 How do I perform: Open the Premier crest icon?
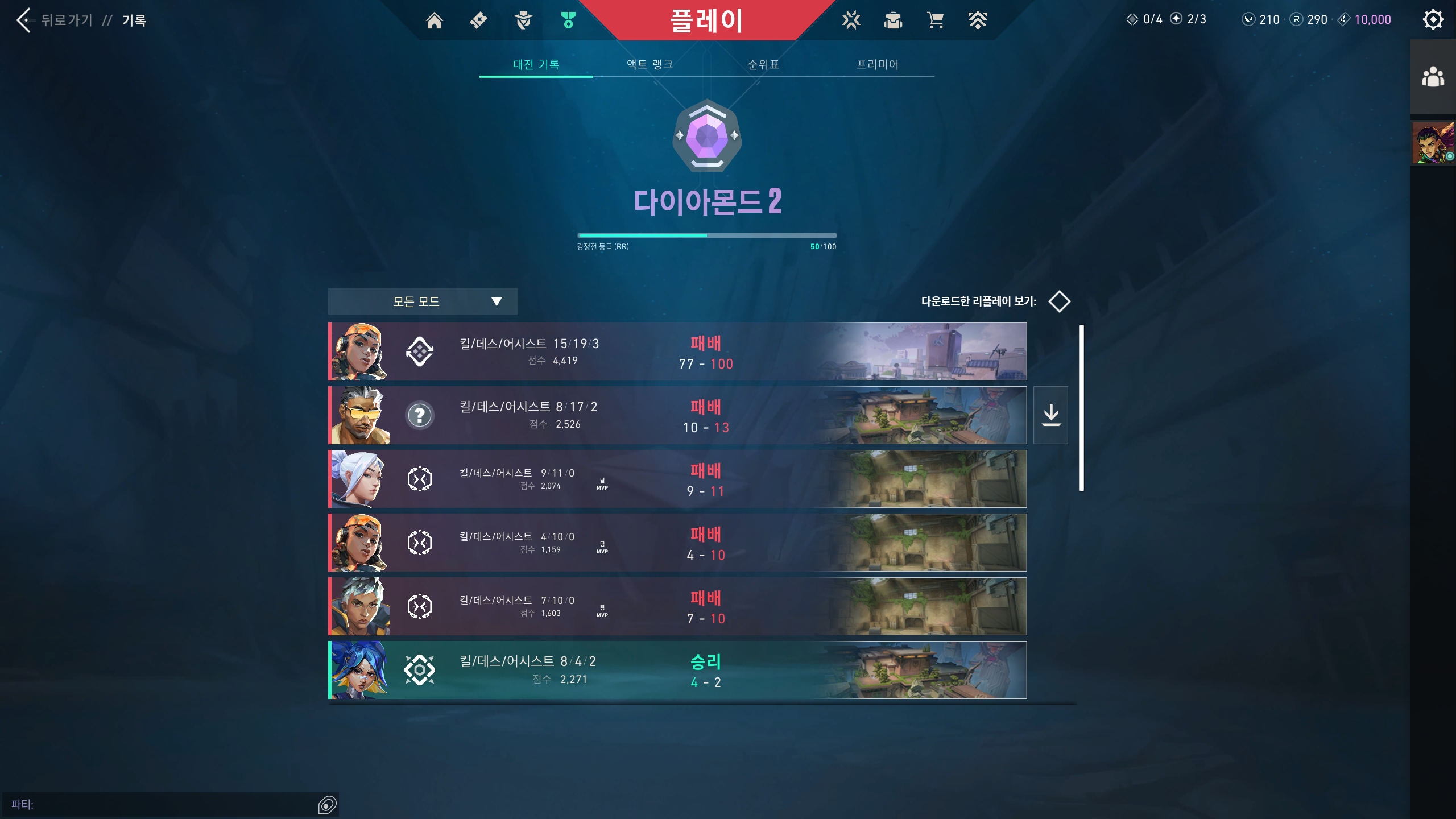(x=978, y=20)
